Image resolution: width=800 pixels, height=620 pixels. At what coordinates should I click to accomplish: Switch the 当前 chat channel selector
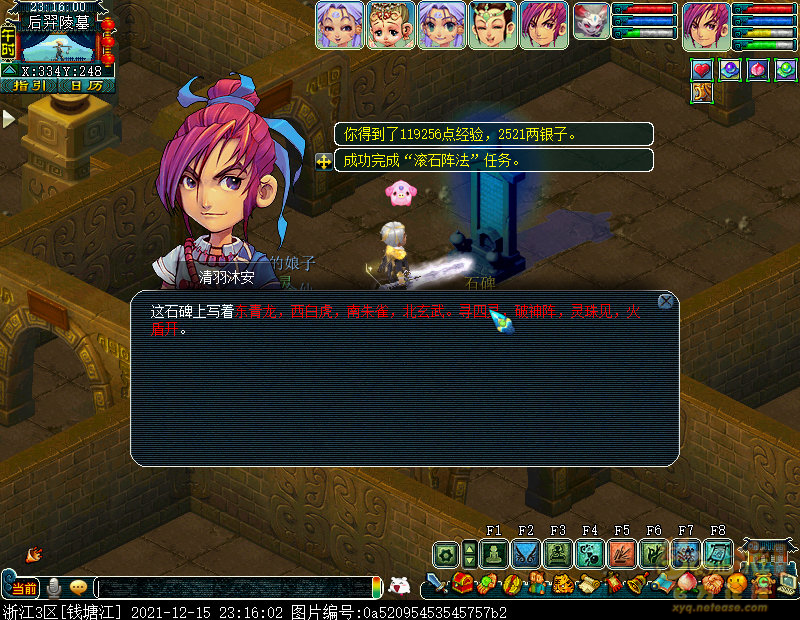coord(24,588)
